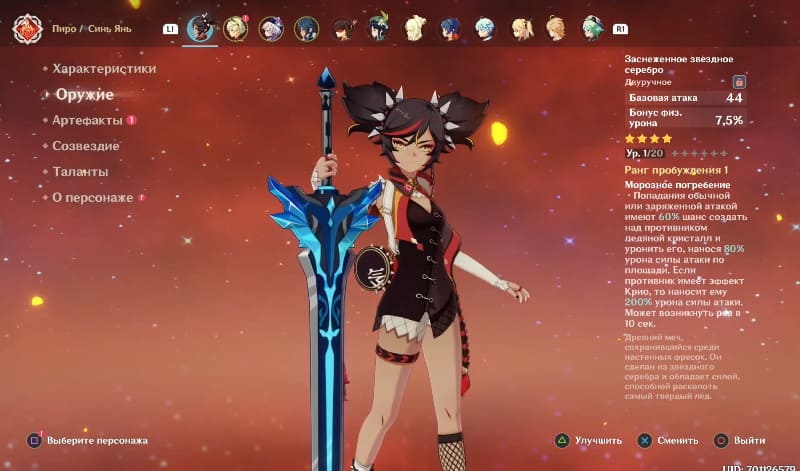Go to the Артефакты section
This screenshot has width=800, height=471.
tap(87, 120)
